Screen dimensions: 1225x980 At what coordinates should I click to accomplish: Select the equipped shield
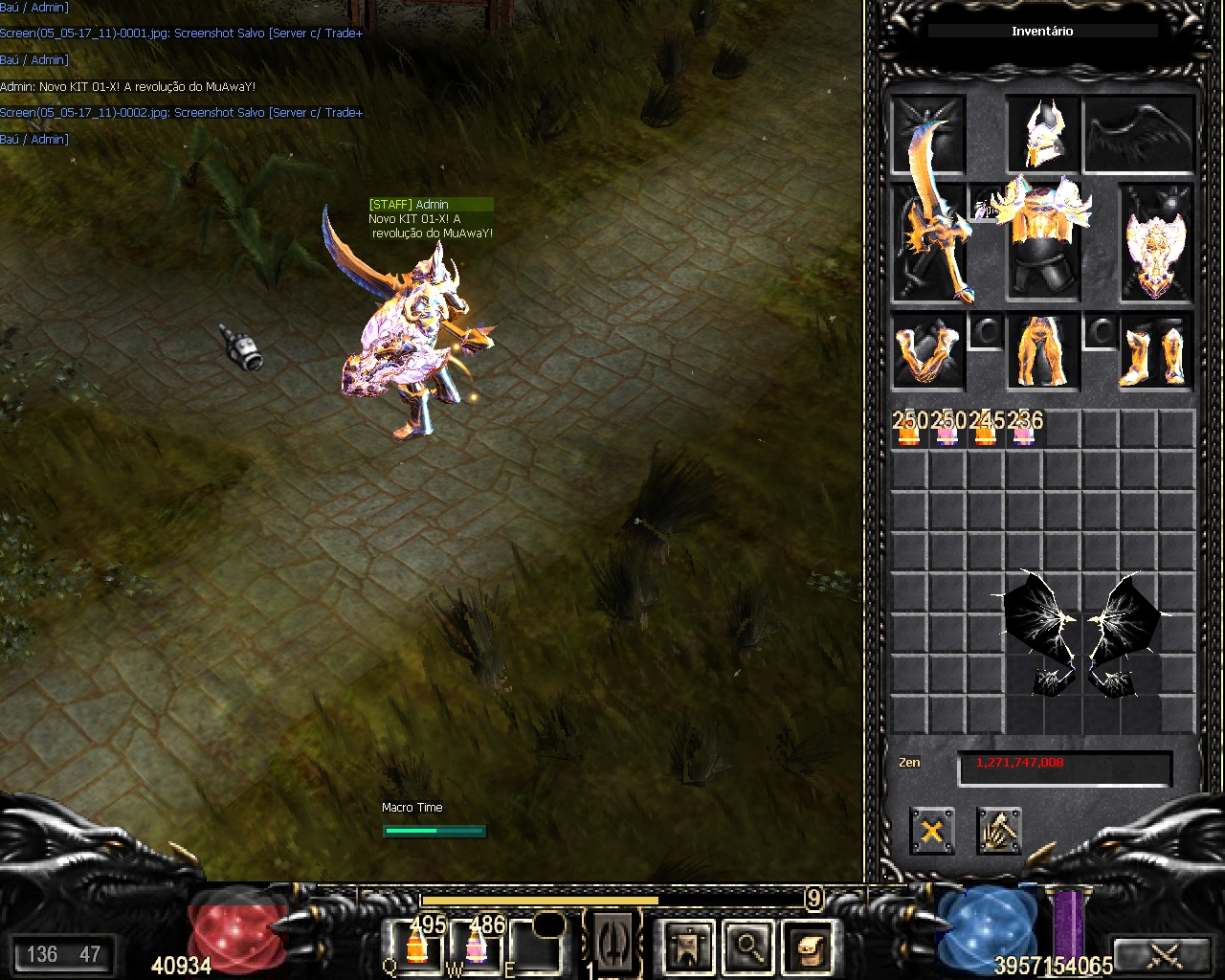(1155, 245)
